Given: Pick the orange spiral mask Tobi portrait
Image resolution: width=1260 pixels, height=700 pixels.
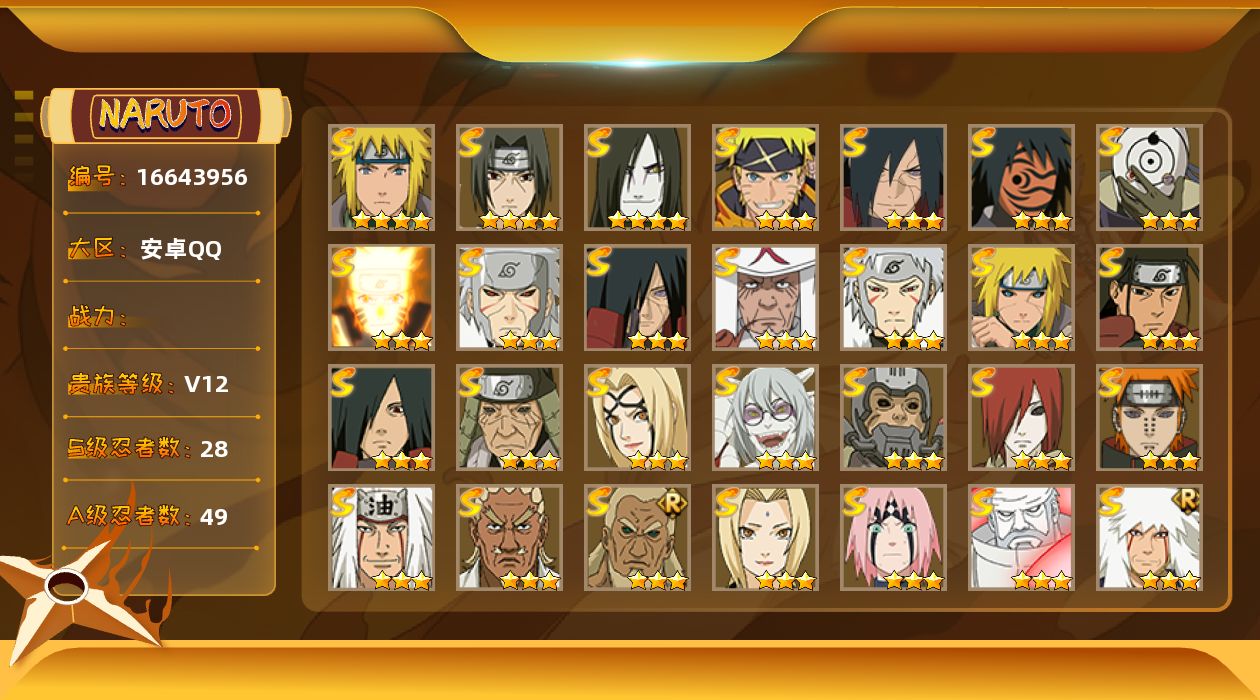Looking at the screenshot, I should pyautogui.click(x=1022, y=178).
